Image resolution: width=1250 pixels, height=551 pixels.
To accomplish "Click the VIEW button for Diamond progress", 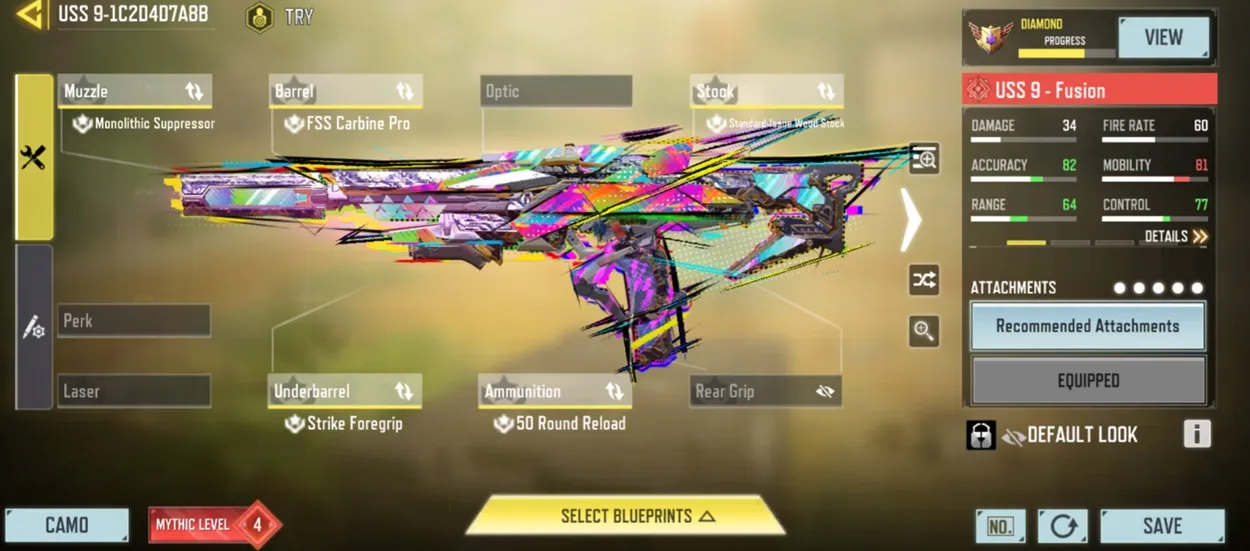I will 1163,38.
